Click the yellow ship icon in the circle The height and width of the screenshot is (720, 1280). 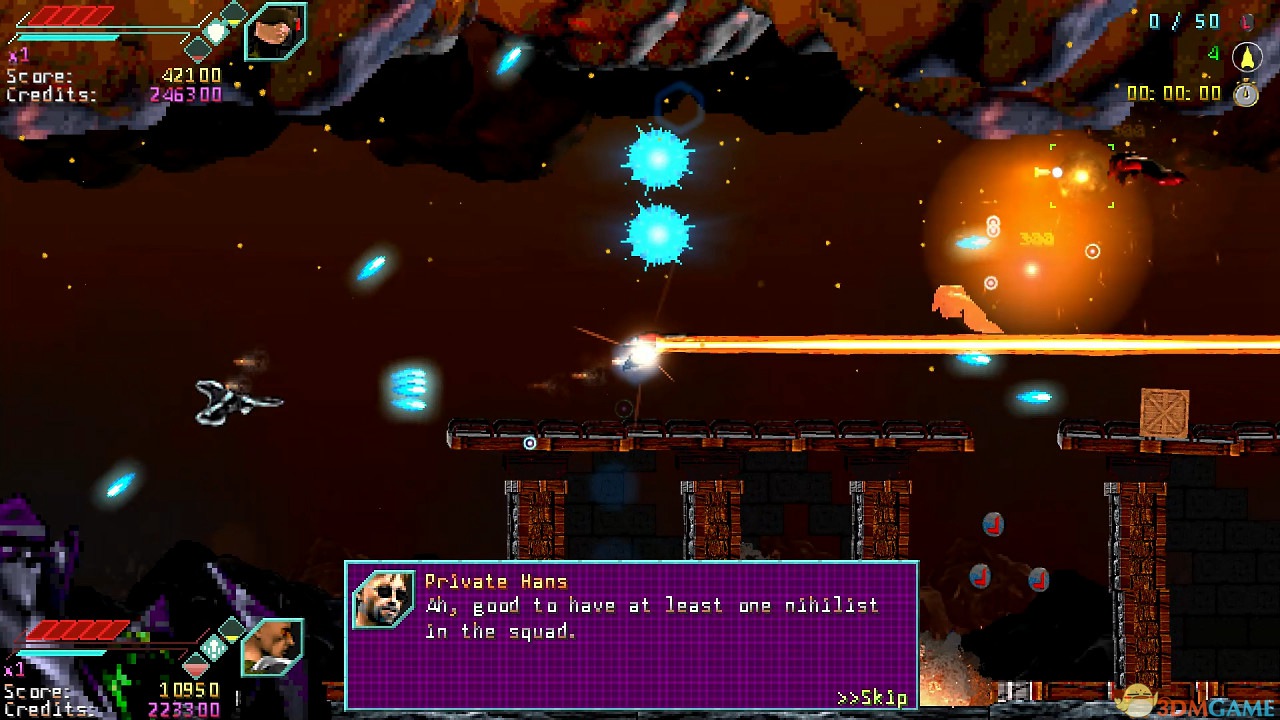pos(1246,57)
